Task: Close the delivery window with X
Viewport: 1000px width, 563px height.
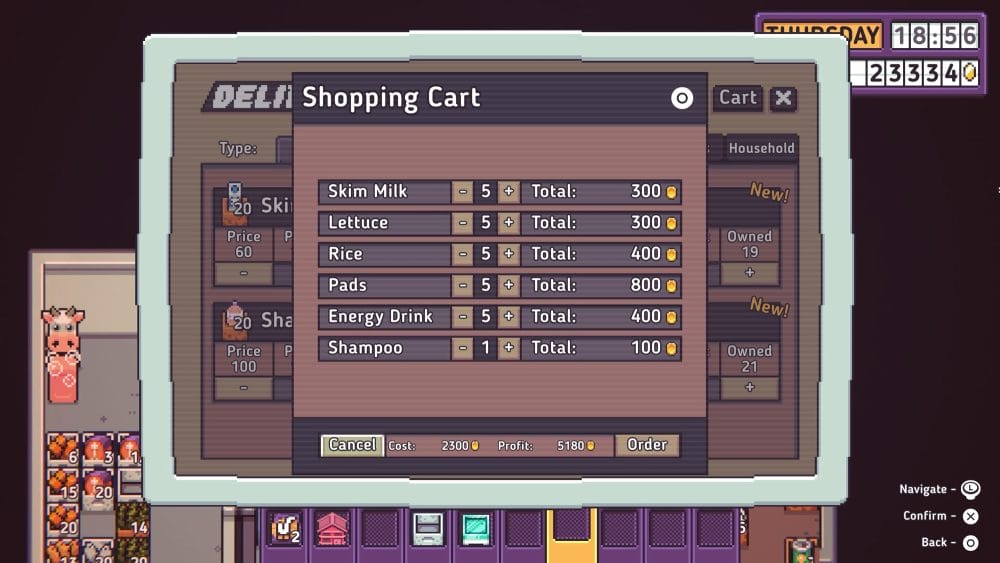Action: [x=784, y=98]
